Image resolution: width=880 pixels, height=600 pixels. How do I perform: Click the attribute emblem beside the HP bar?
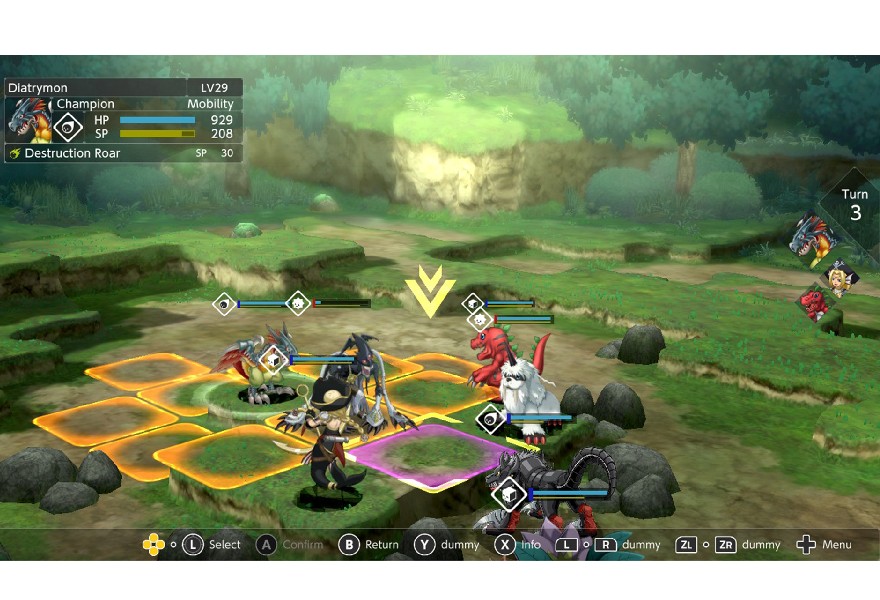(x=68, y=126)
